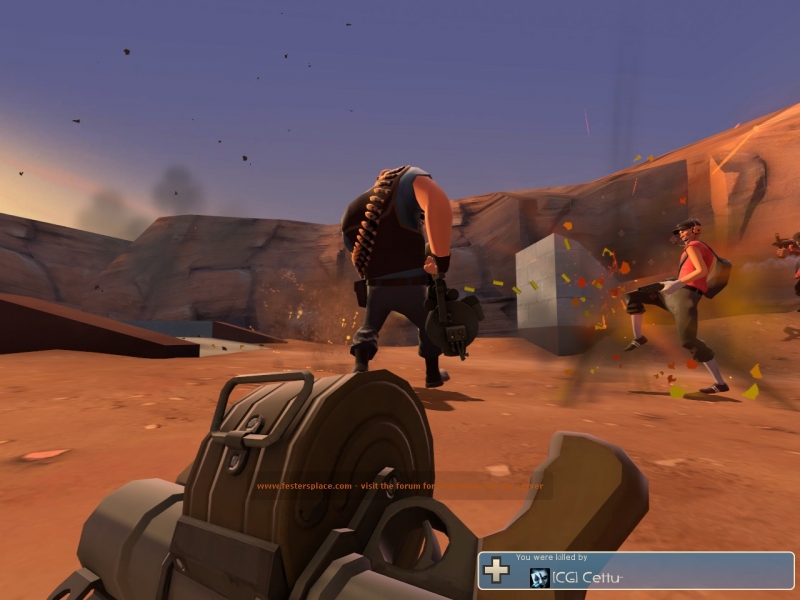The height and width of the screenshot is (600, 800).
Task: Click the health cross icon in killed-by panel
Action: point(497,571)
